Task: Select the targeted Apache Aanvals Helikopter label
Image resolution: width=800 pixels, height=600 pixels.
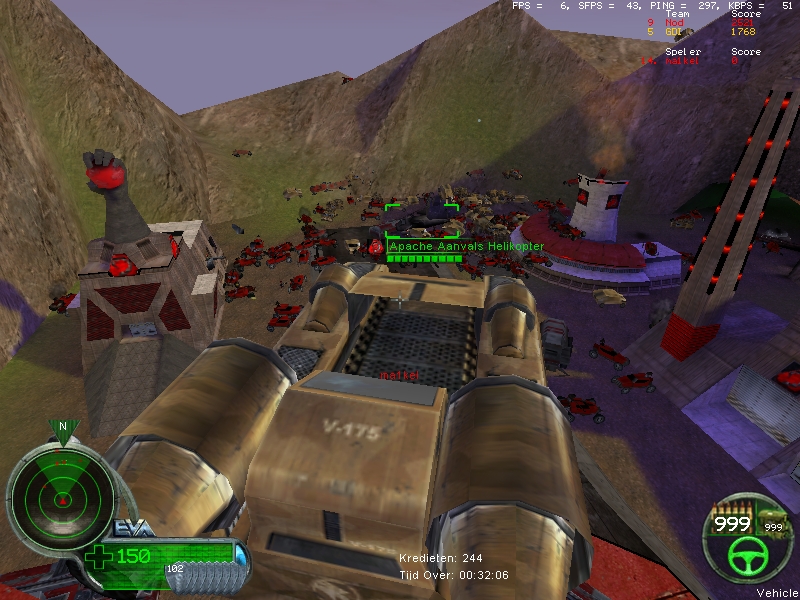Action: [x=452, y=246]
